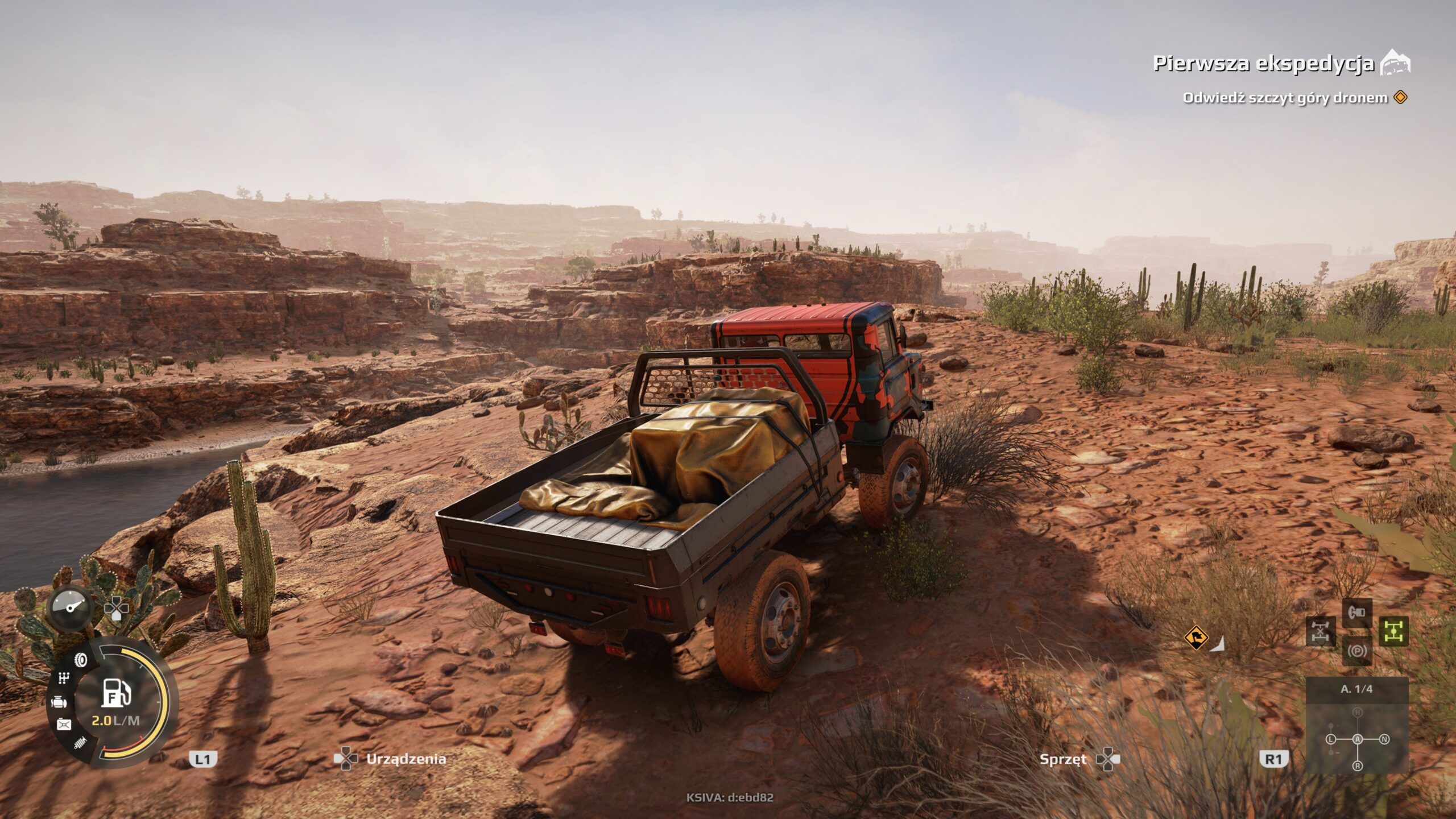The width and height of the screenshot is (1456, 819).
Task: Click the gearbox icon on the radial gauge
Action: coord(63,677)
